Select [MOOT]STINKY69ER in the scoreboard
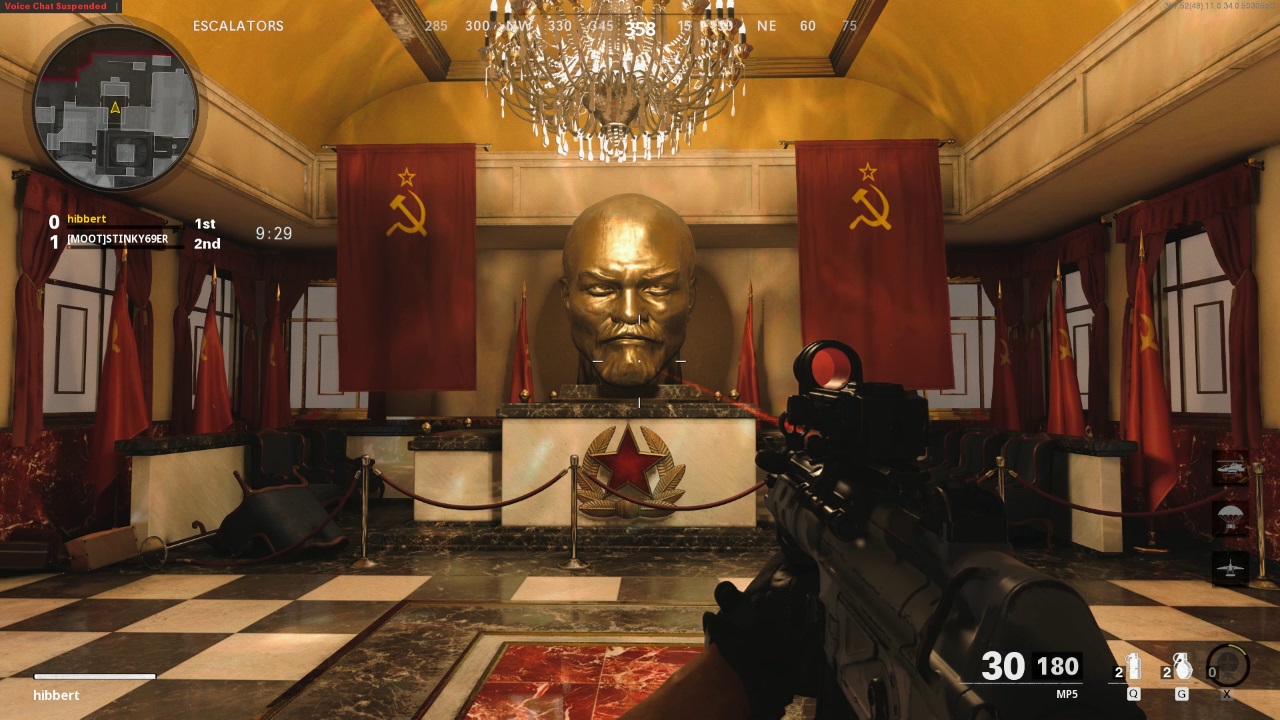Viewport: 1280px width, 720px height. tap(117, 240)
